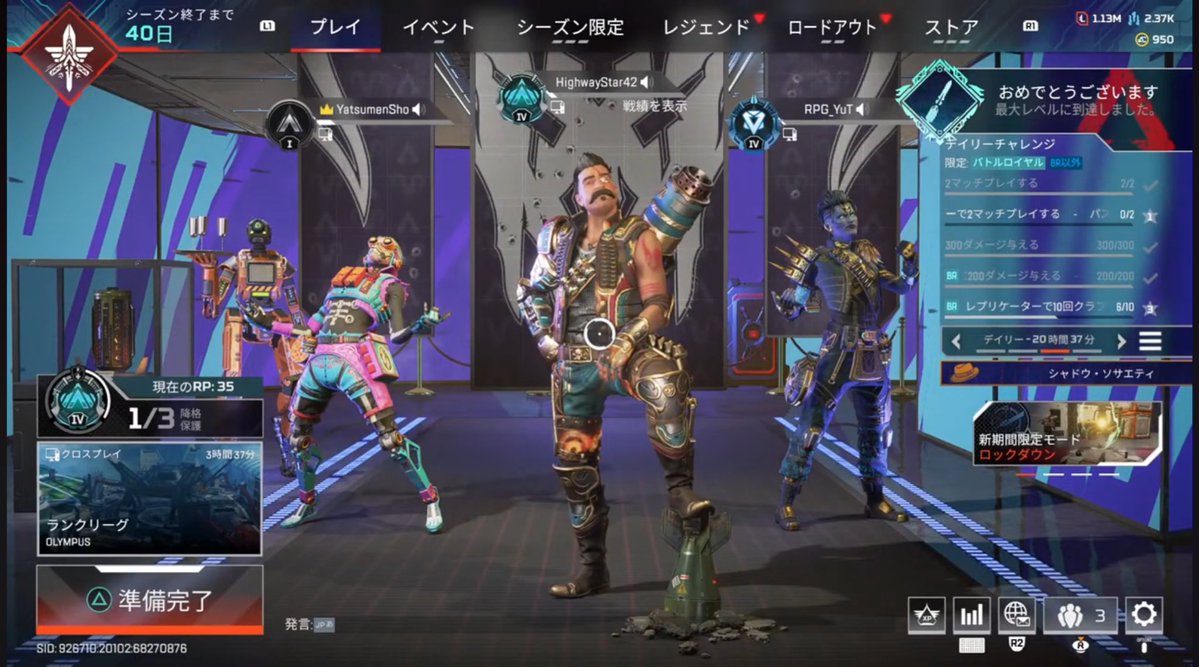This screenshot has height=667, width=1199.
Task: Click the 準備完了 ready button
Action: click(150, 599)
